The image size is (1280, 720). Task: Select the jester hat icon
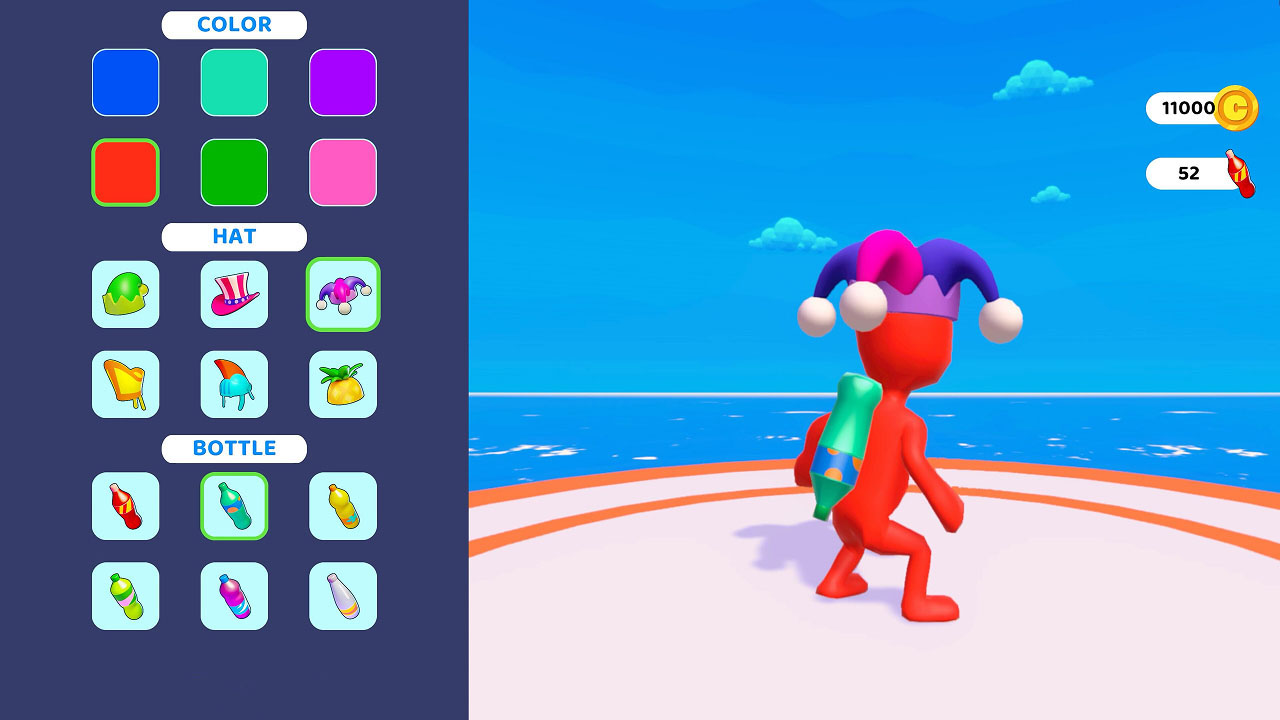343,295
